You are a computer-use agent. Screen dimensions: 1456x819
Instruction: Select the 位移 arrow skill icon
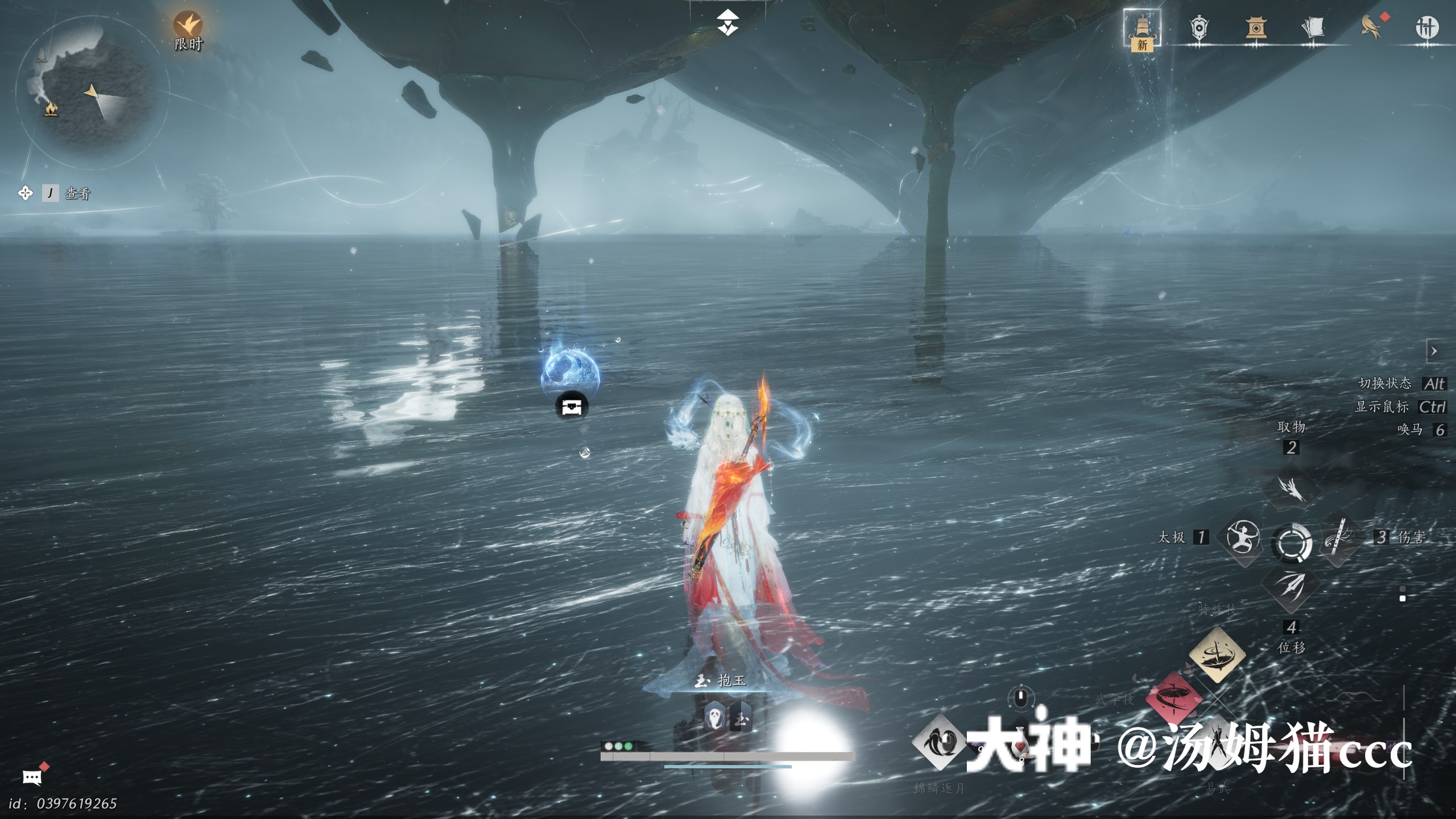[x=1290, y=587]
